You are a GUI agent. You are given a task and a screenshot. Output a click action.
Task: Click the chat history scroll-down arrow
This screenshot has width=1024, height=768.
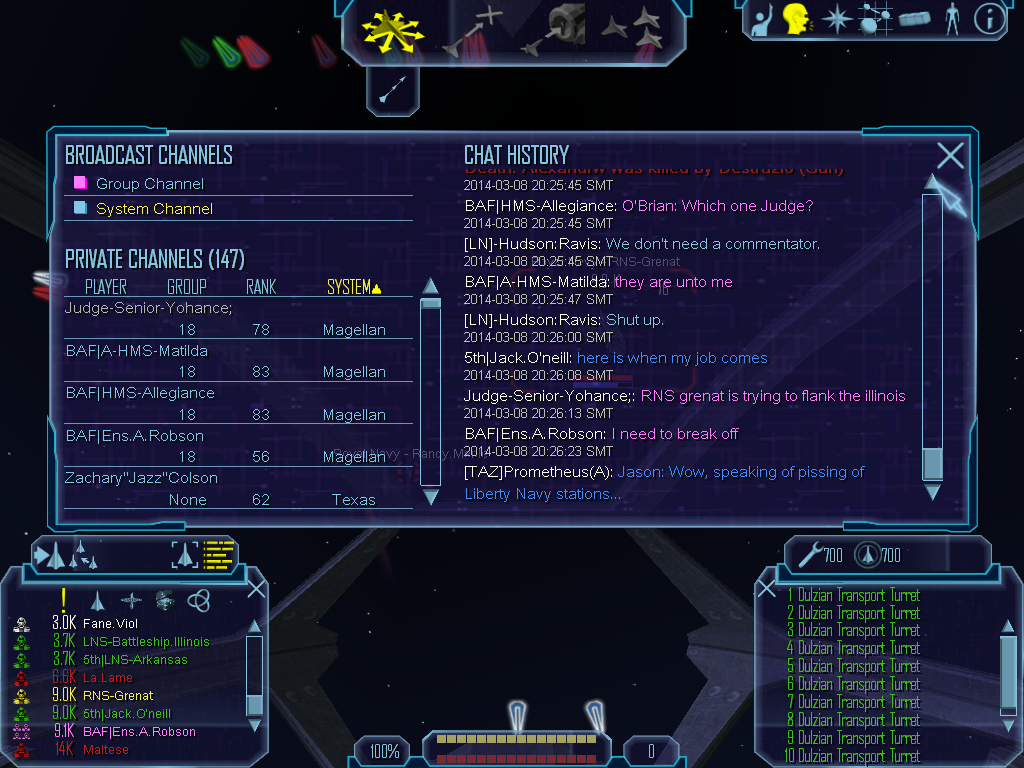(x=932, y=491)
